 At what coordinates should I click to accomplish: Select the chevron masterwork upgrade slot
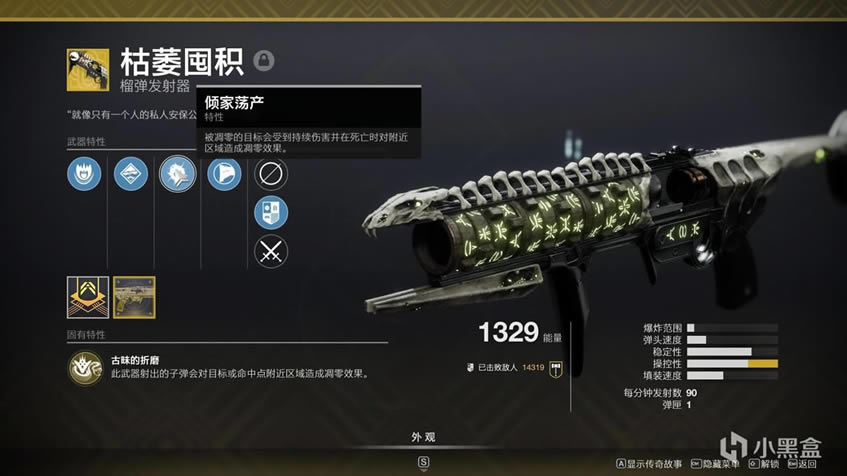click(x=87, y=297)
